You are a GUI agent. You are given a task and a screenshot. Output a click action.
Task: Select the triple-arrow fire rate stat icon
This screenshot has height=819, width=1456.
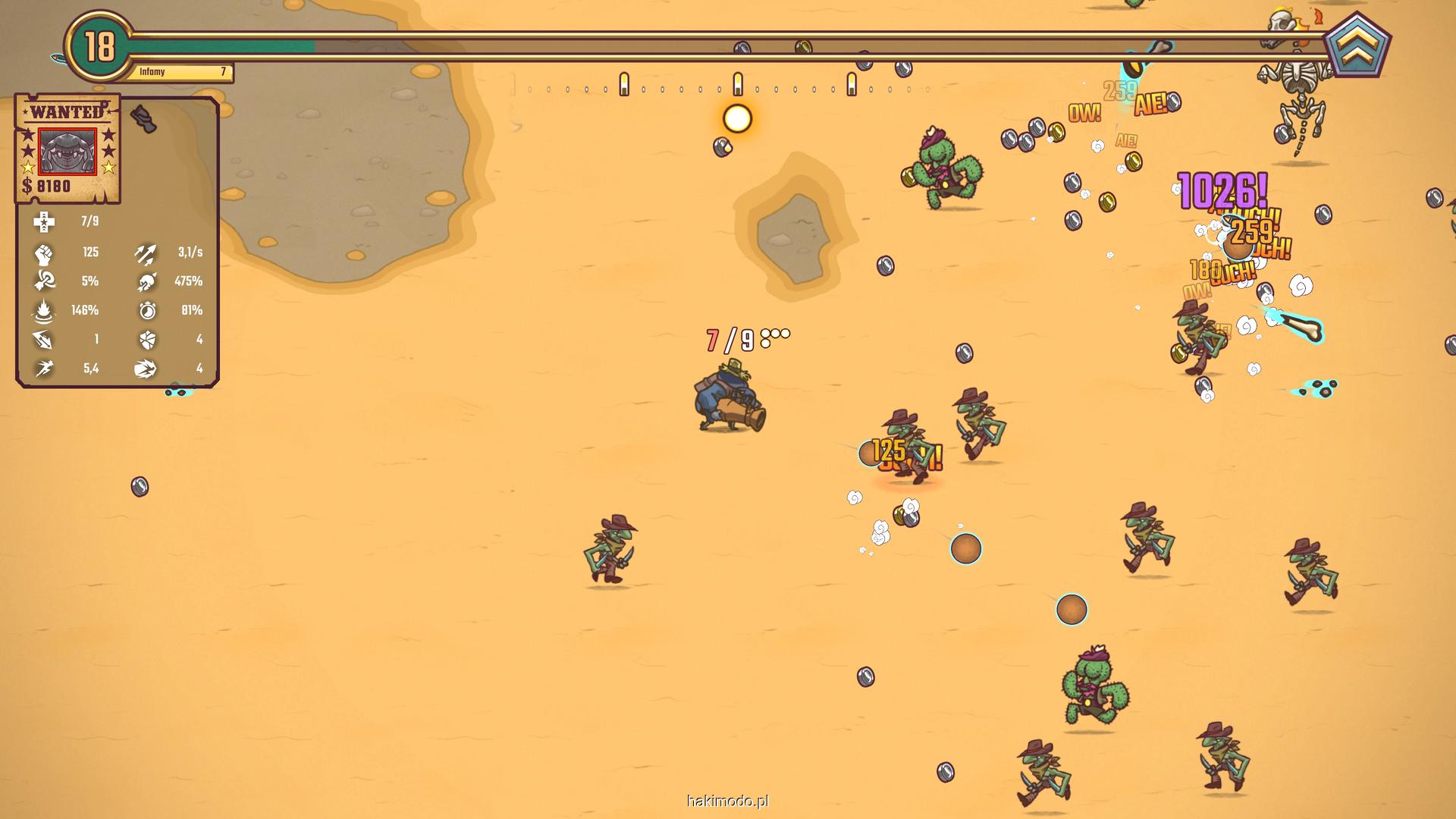pyautogui.click(x=146, y=253)
